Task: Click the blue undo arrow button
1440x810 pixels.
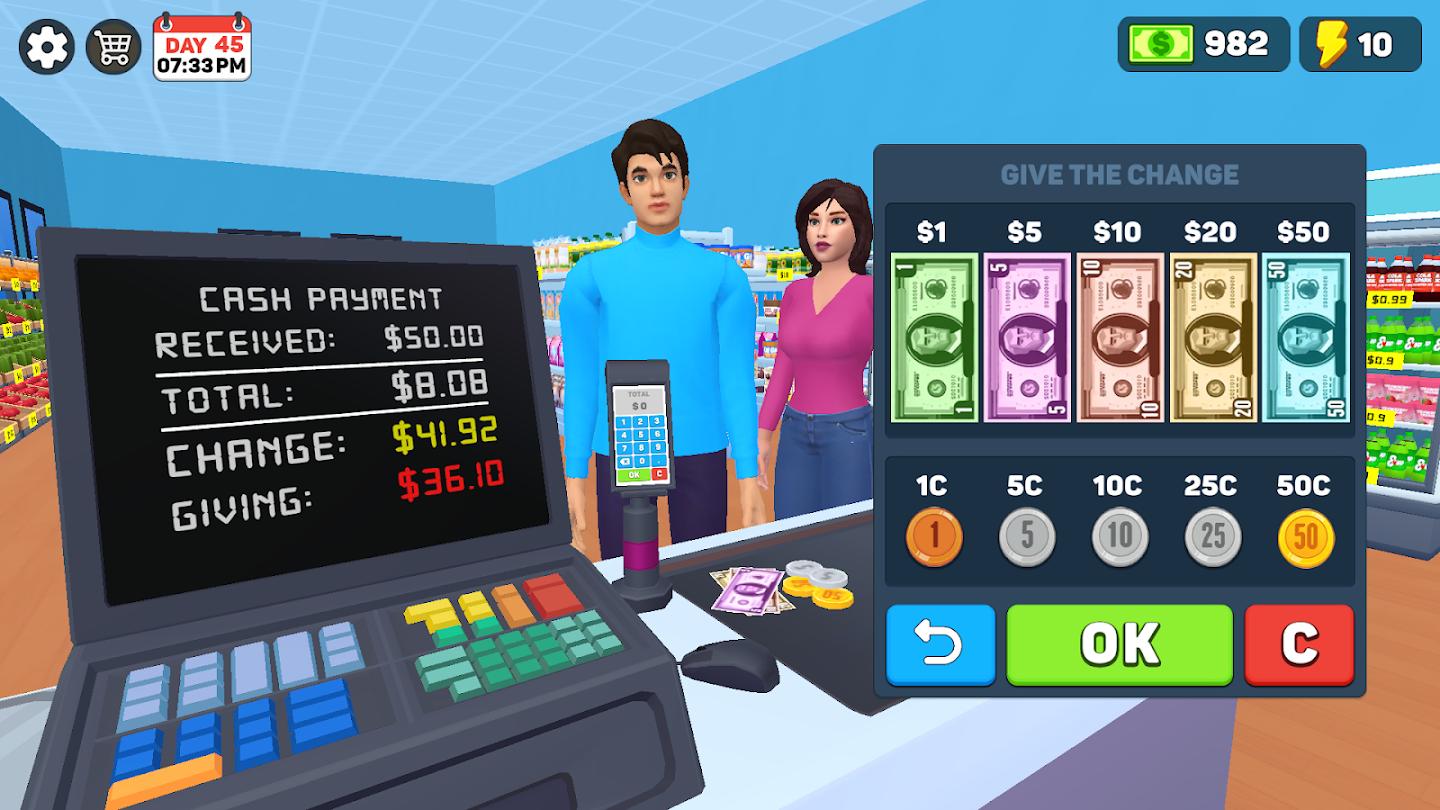Action: [938, 646]
